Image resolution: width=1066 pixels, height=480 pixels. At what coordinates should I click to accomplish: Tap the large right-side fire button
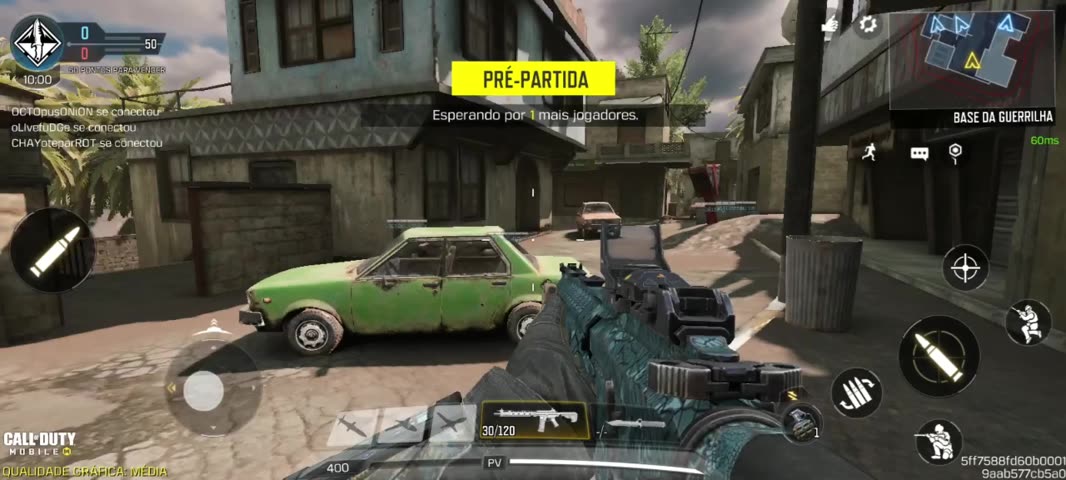(x=939, y=356)
